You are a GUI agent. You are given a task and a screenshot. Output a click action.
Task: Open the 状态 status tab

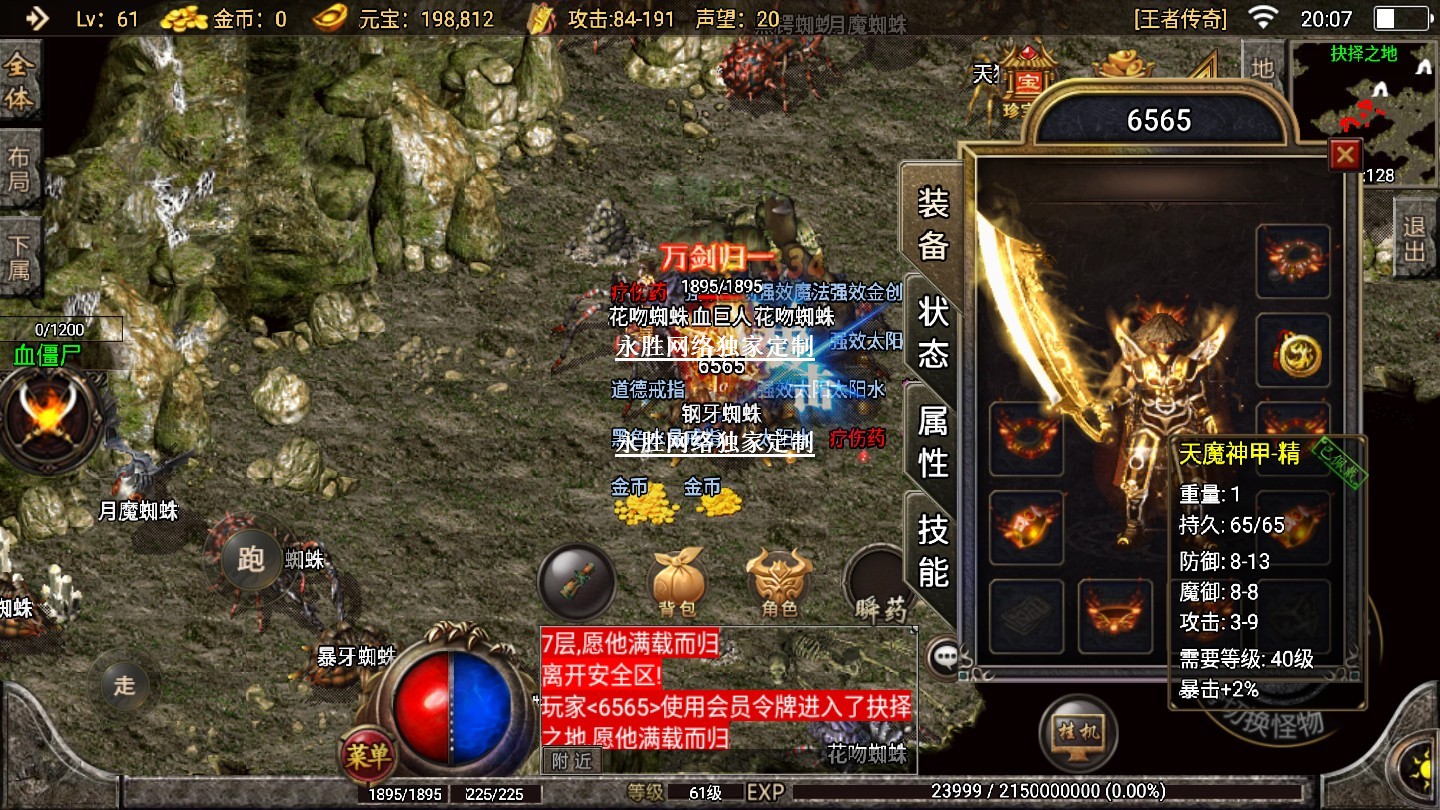(933, 333)
